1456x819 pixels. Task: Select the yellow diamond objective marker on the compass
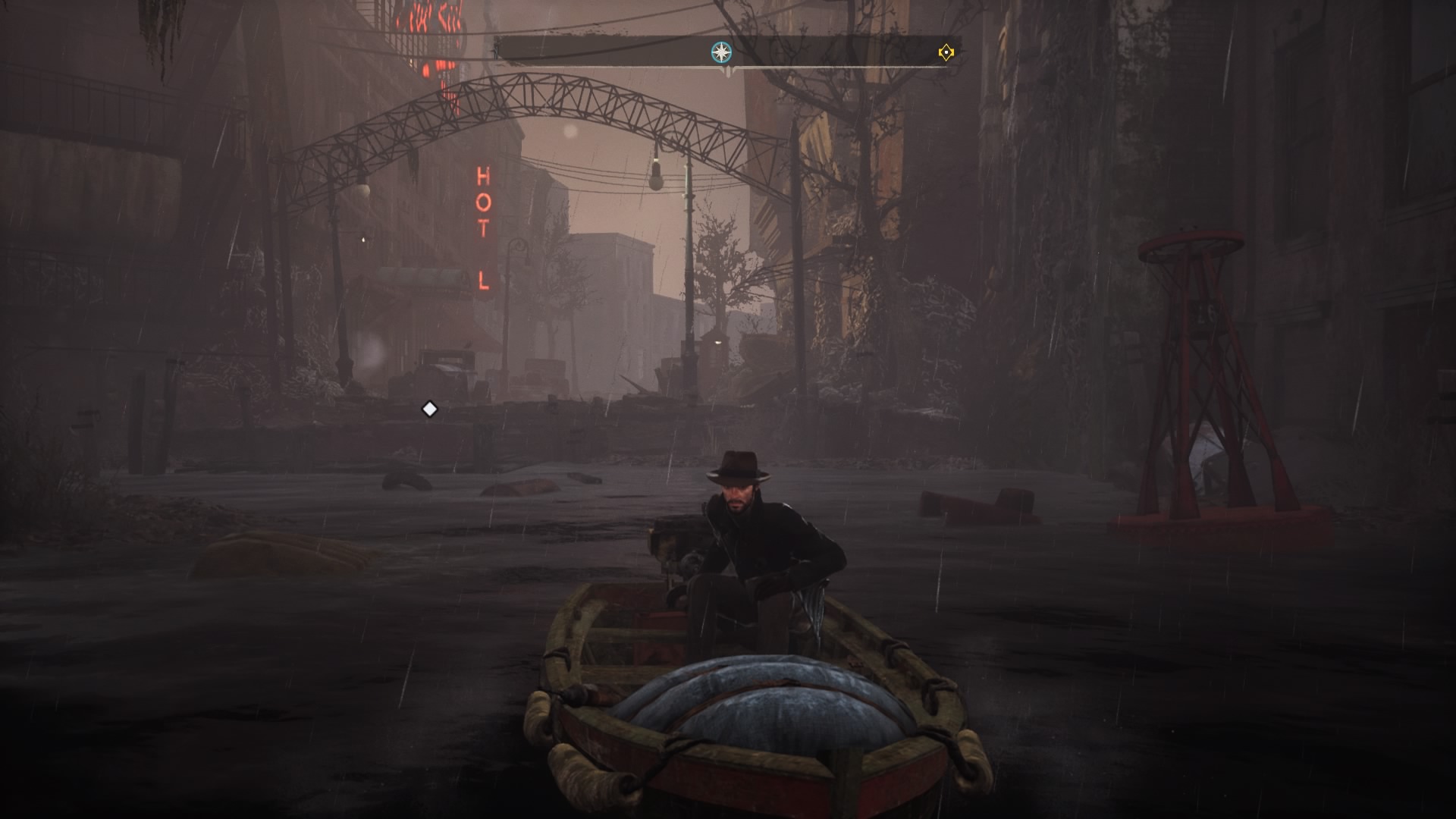(946, 52)
